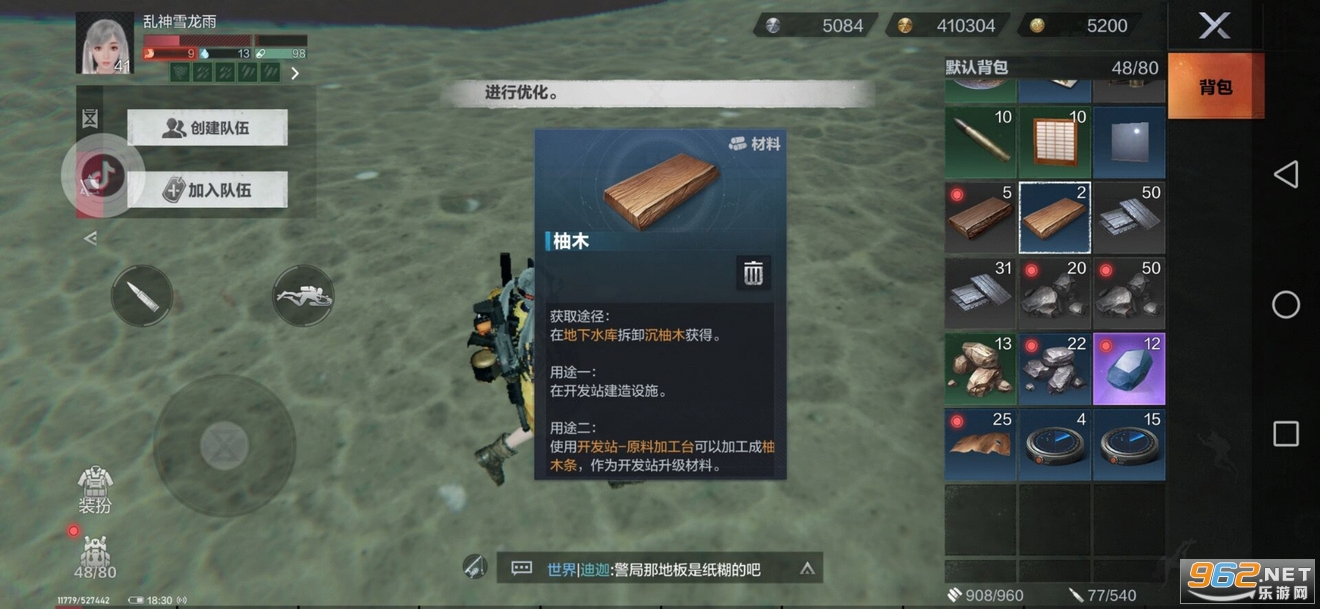The height and width of the screenshot is (609, 1320).
Task: Discard the teak wood with the trash icon
Action: pyautogui.click(x=754, y=273)
